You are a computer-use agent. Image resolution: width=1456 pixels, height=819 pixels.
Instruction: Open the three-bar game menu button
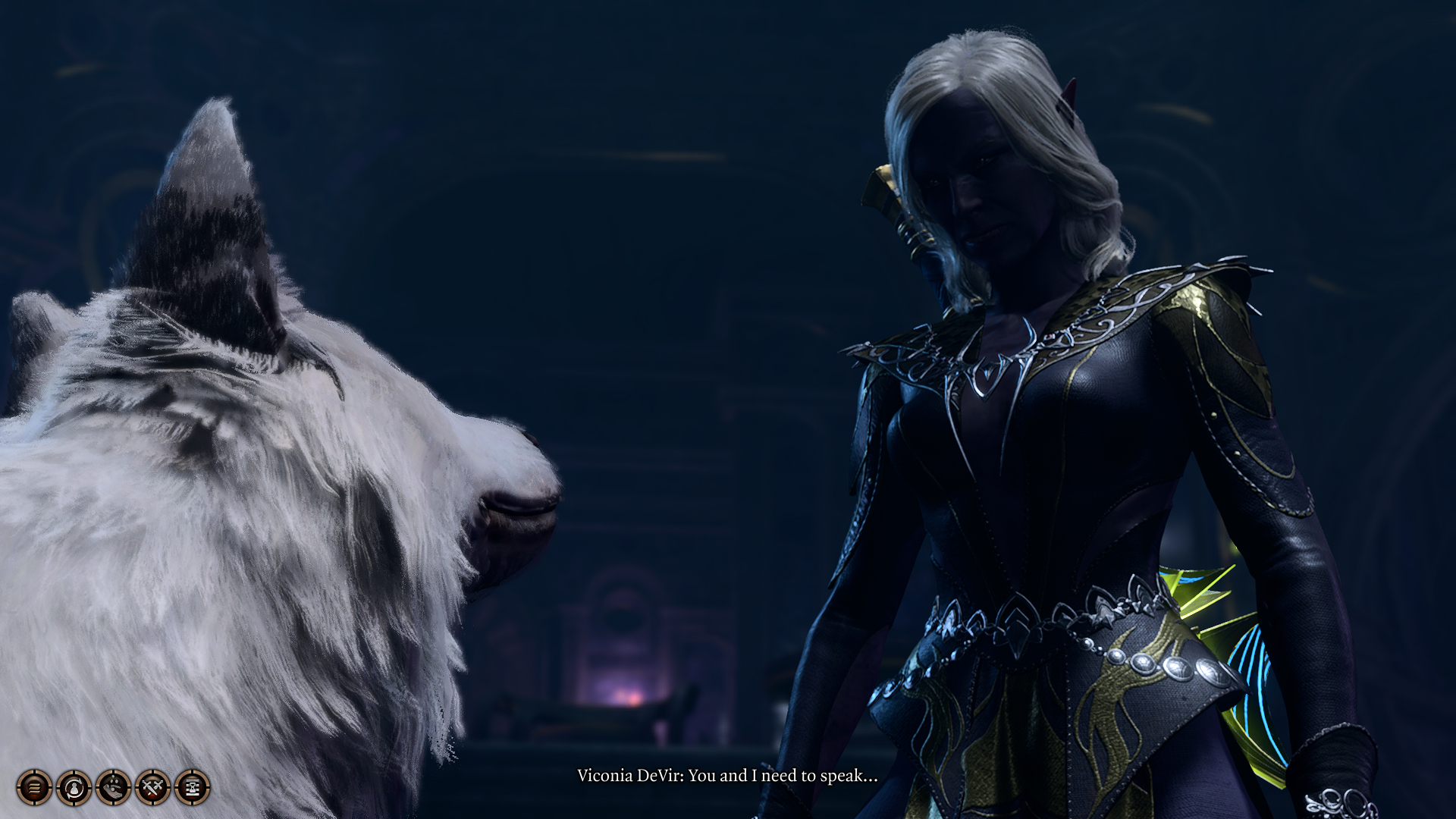pyautogui.click(x=34, y=787)
